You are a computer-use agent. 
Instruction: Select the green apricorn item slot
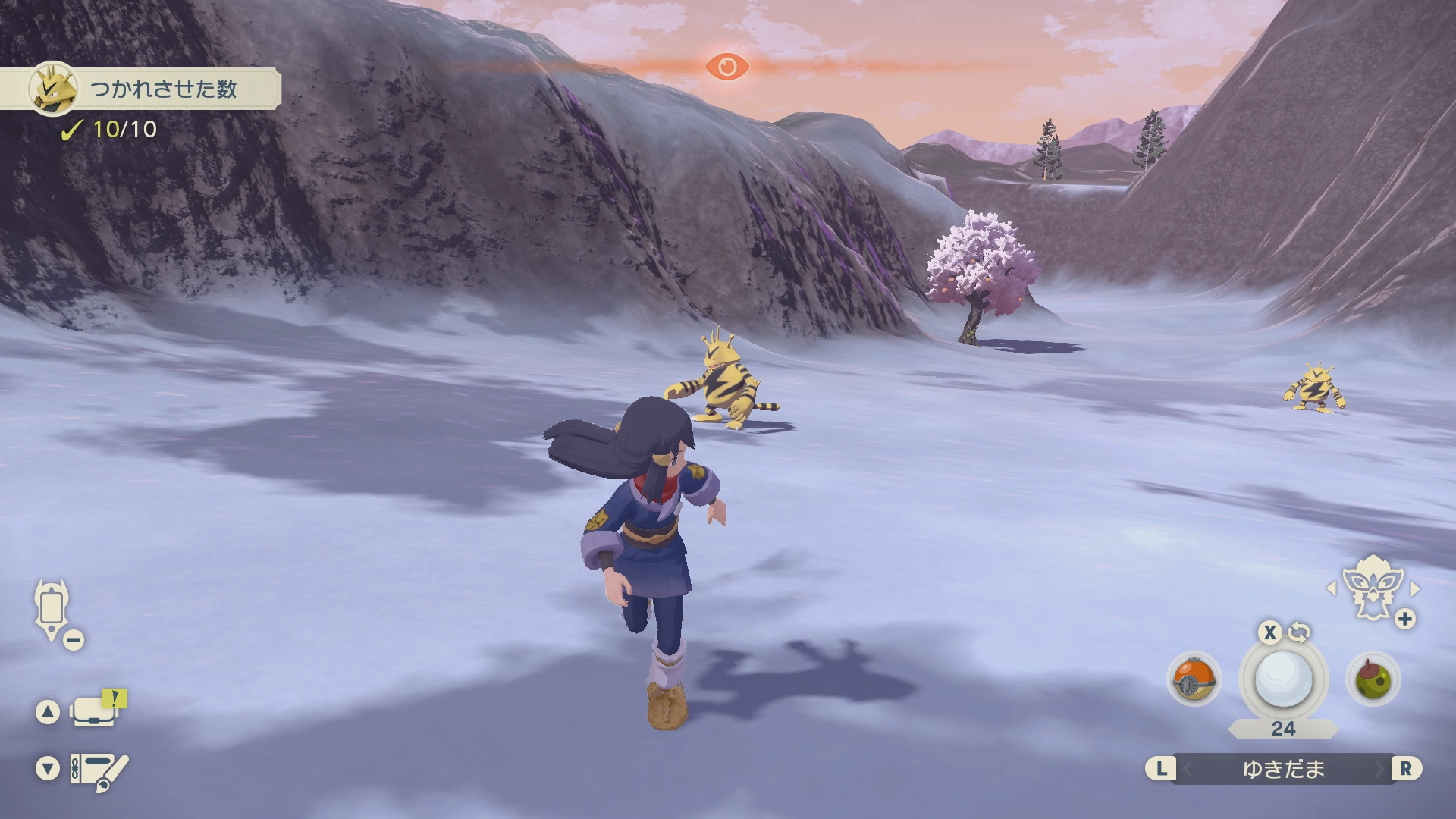1373,679
